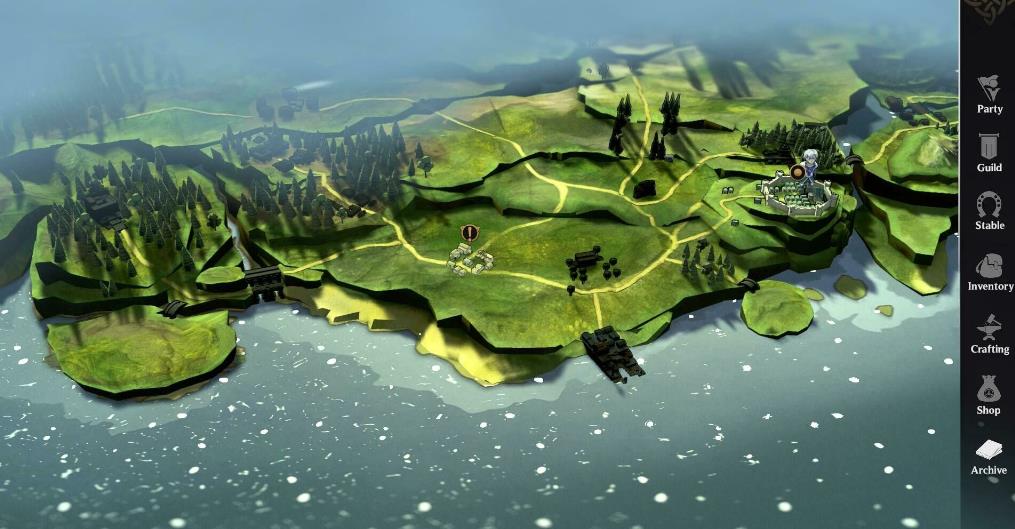Open the Guild screen
The width and height of the screenshot is (1015, 529).
pyautogui.click(x=989, y=151)
